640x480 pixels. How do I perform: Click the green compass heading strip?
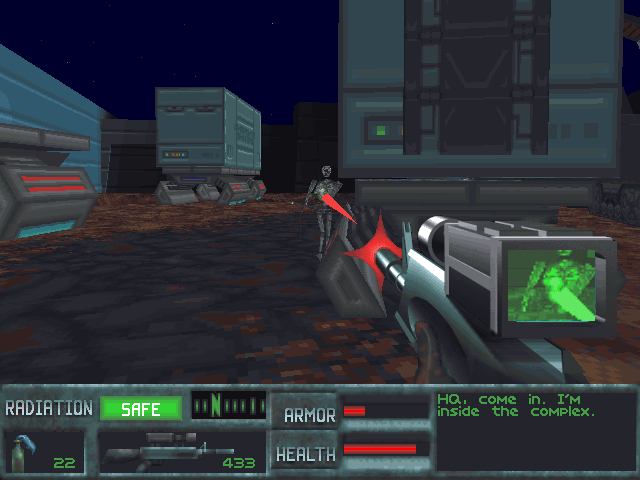[x=228, y=407]
